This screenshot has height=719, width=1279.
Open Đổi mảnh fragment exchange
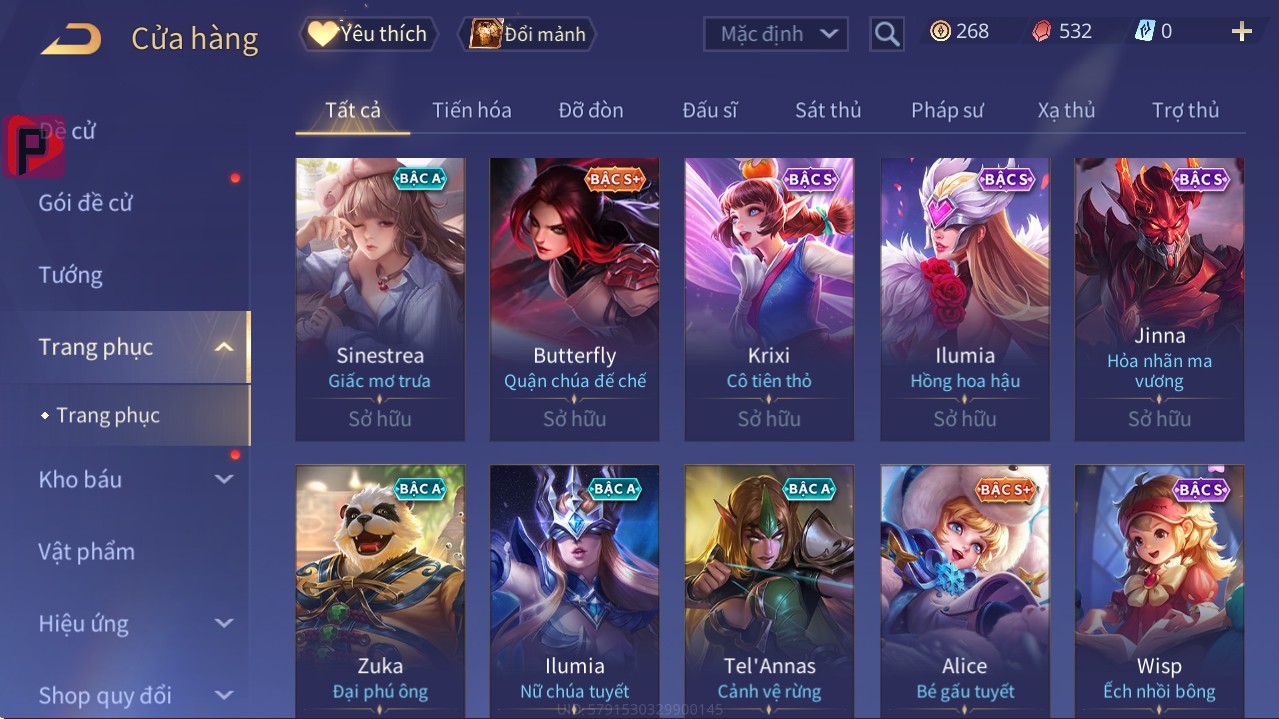[x=527, y=34]
